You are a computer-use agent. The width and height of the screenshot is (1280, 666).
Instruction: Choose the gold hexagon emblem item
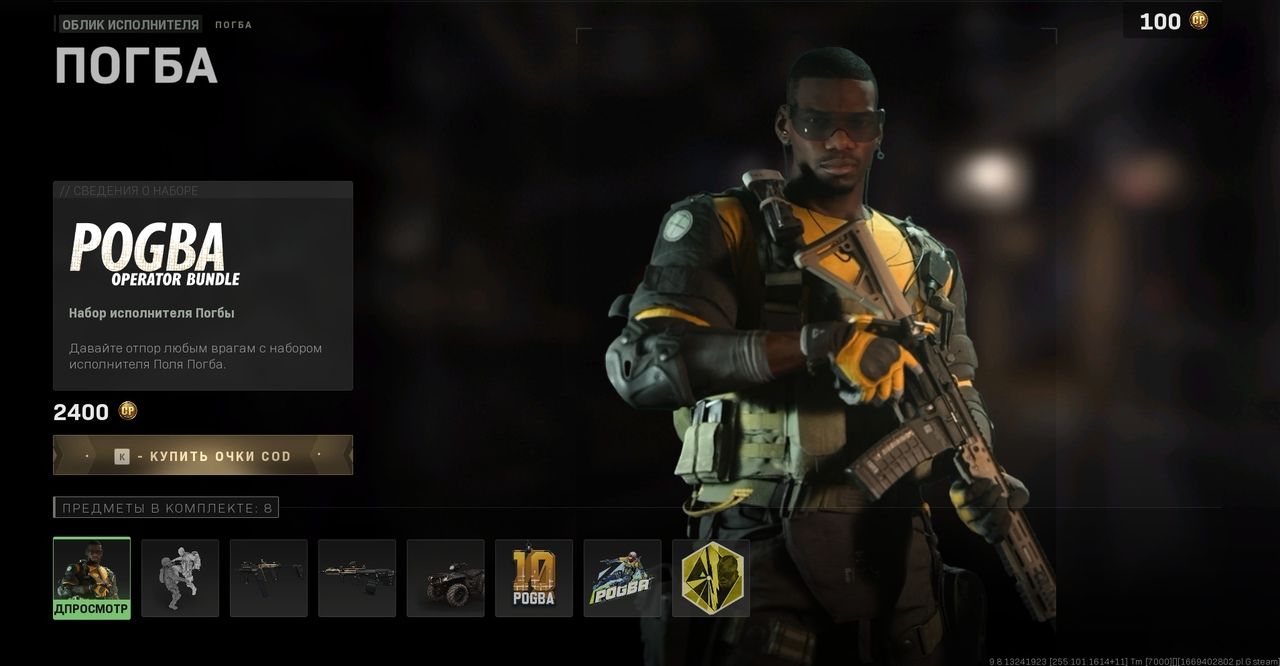[711, 578]
